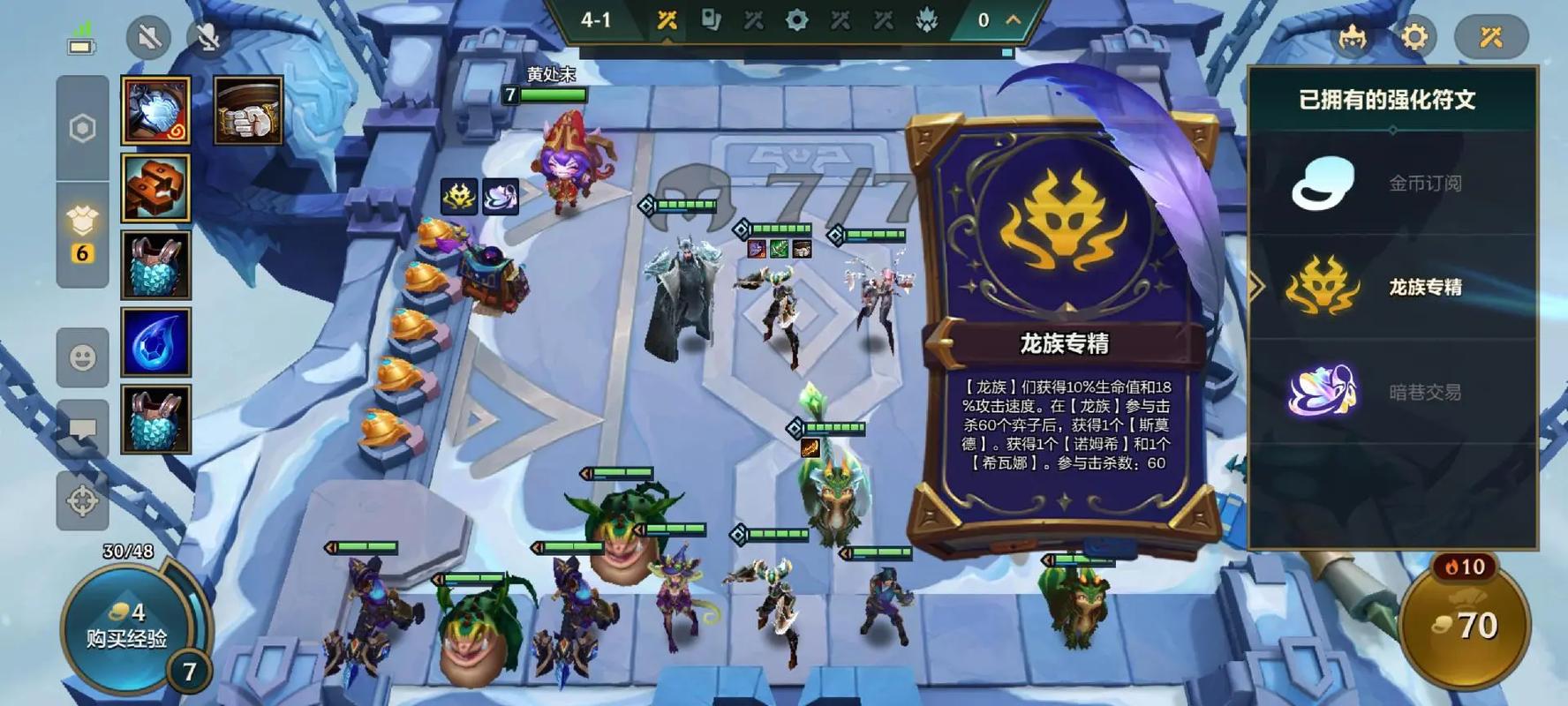Screen dimensions: 1568x706
Task: Open the hexagon augment panel button
Action: (x=82, y=129)
